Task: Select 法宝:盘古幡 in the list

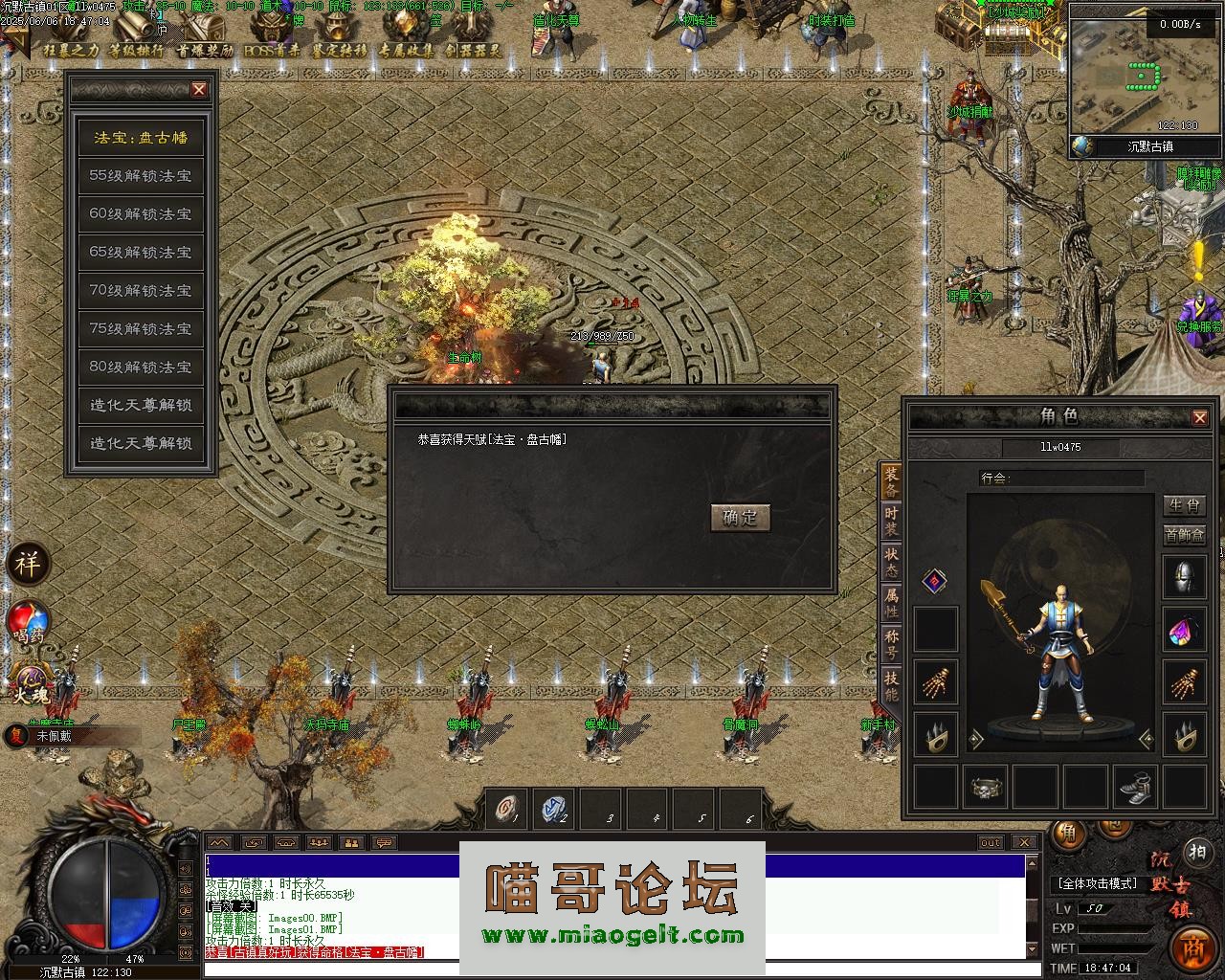Action: [141, 138]
